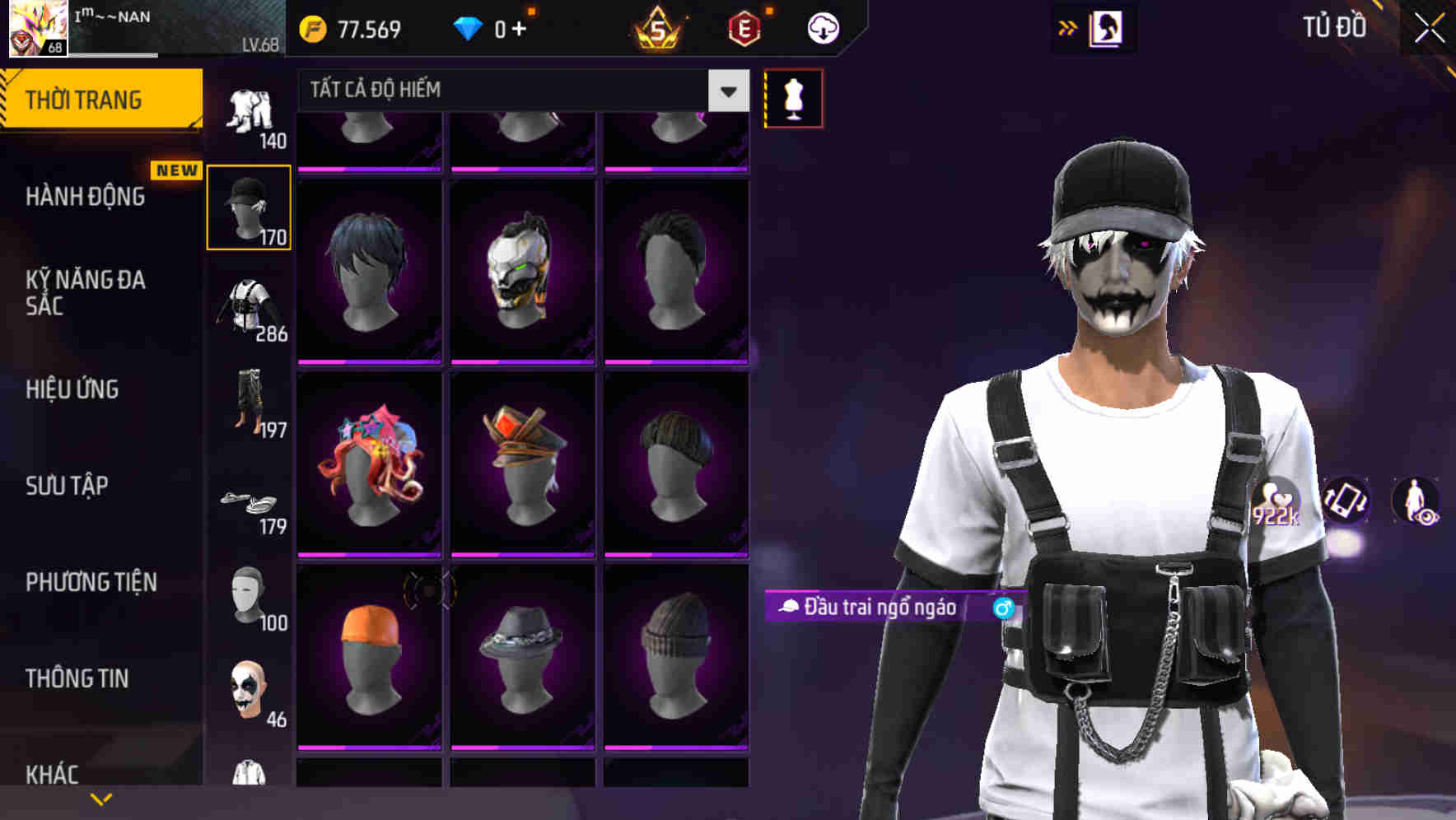Open the mask category icon labeled 100
The image size is (1456, 820).
(250, 595)
